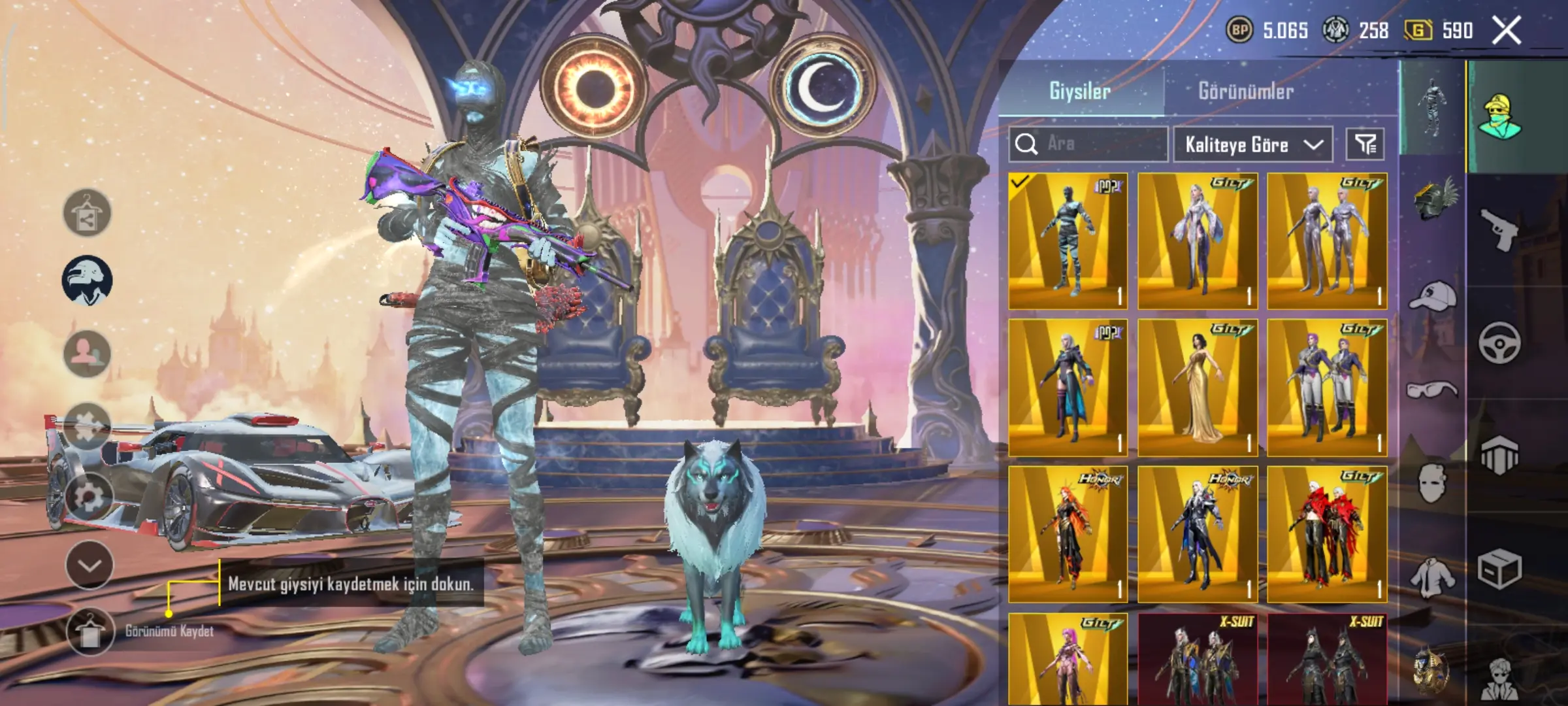The height and width of the screenshot is (706, 1568).
Task: Pick the red winged Gilt outfit
Action: pos(1327,534)
